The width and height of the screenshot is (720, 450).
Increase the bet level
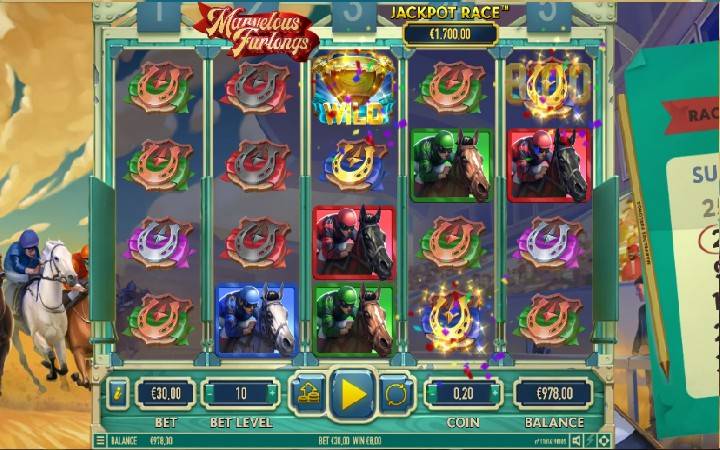[273, 393]
